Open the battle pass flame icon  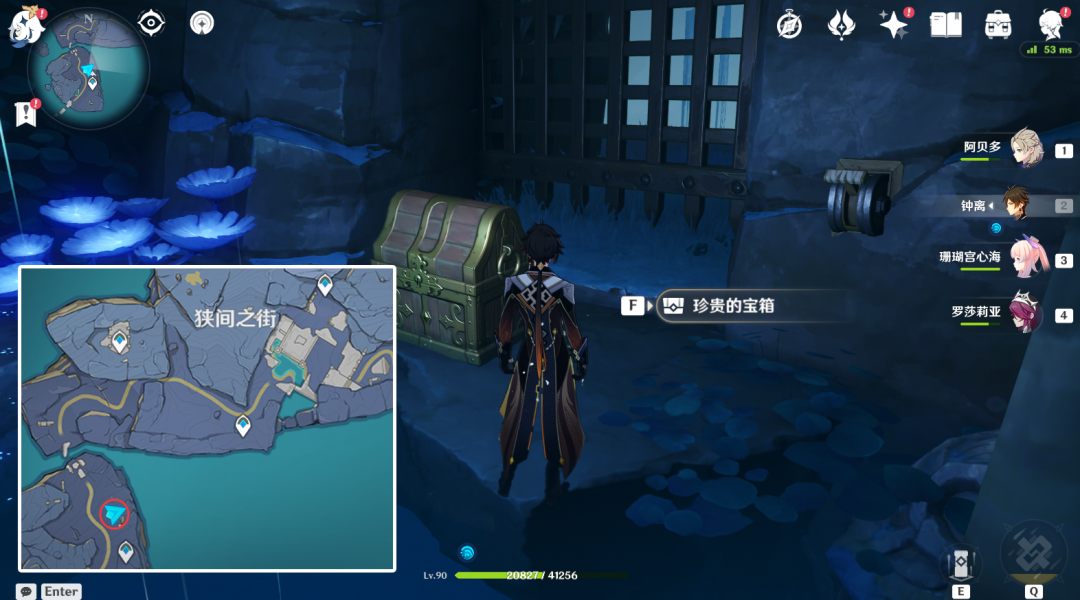[x=841, y=25]
